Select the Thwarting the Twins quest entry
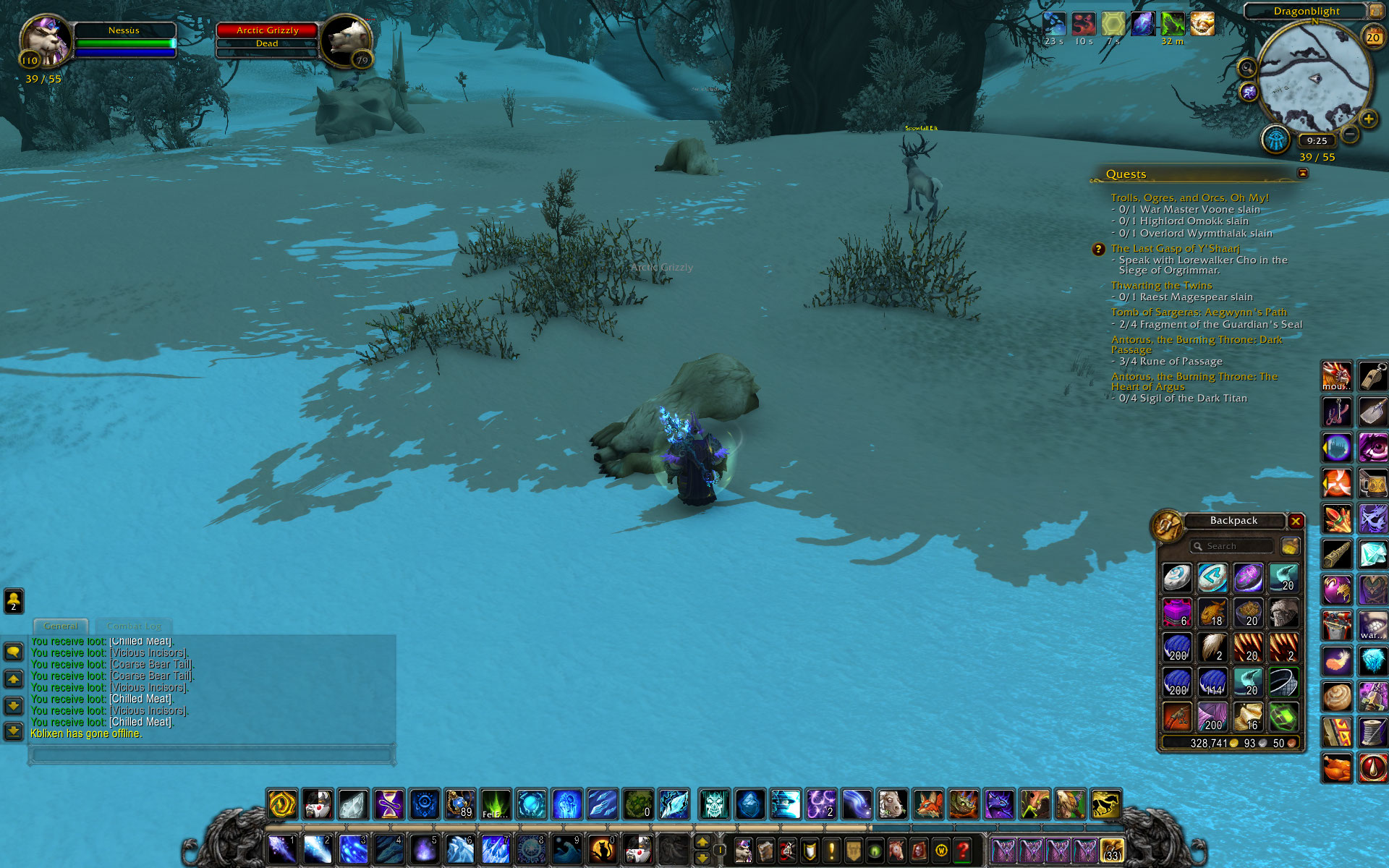 pyautogui.click(x=1161, y=286)
